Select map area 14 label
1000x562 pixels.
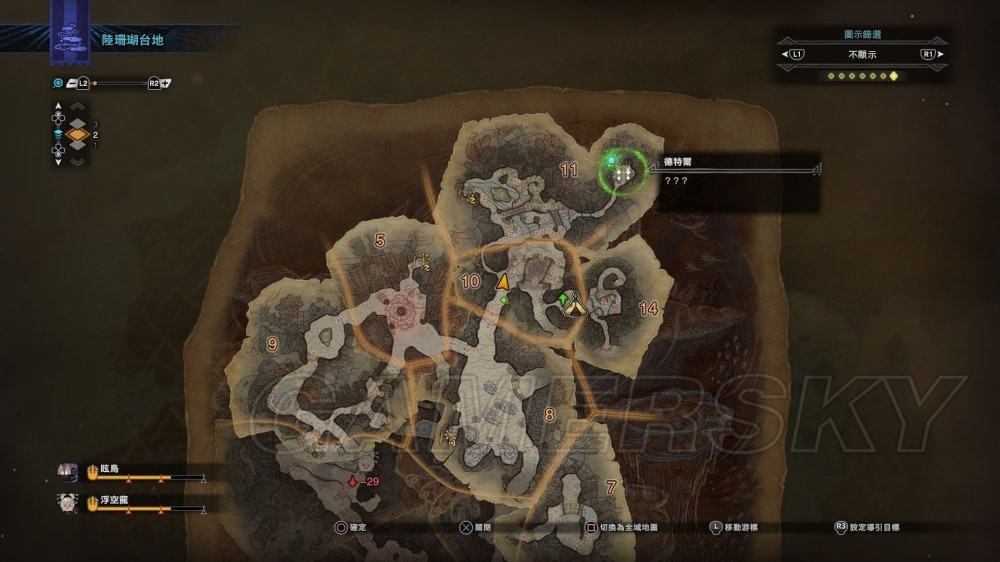tap(648, 309)
